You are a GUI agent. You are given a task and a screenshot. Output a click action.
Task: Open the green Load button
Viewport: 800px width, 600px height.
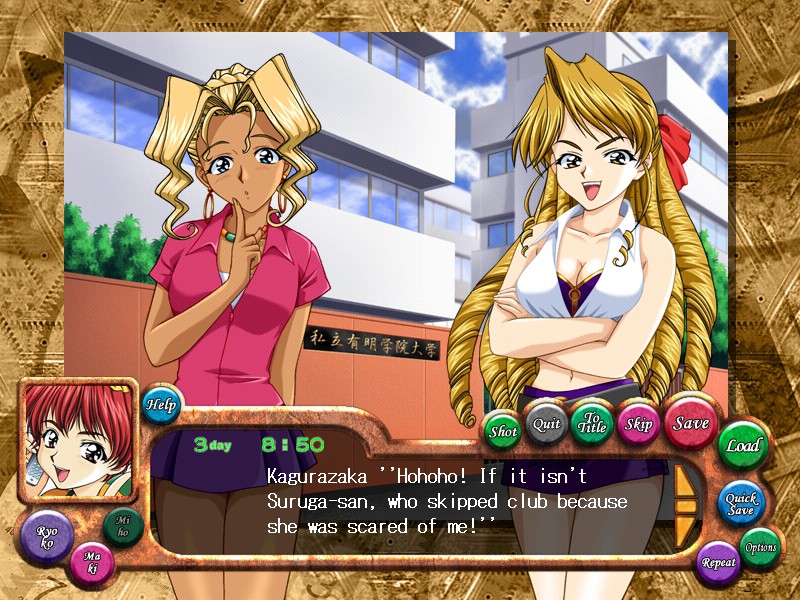(x=742, y=445)
